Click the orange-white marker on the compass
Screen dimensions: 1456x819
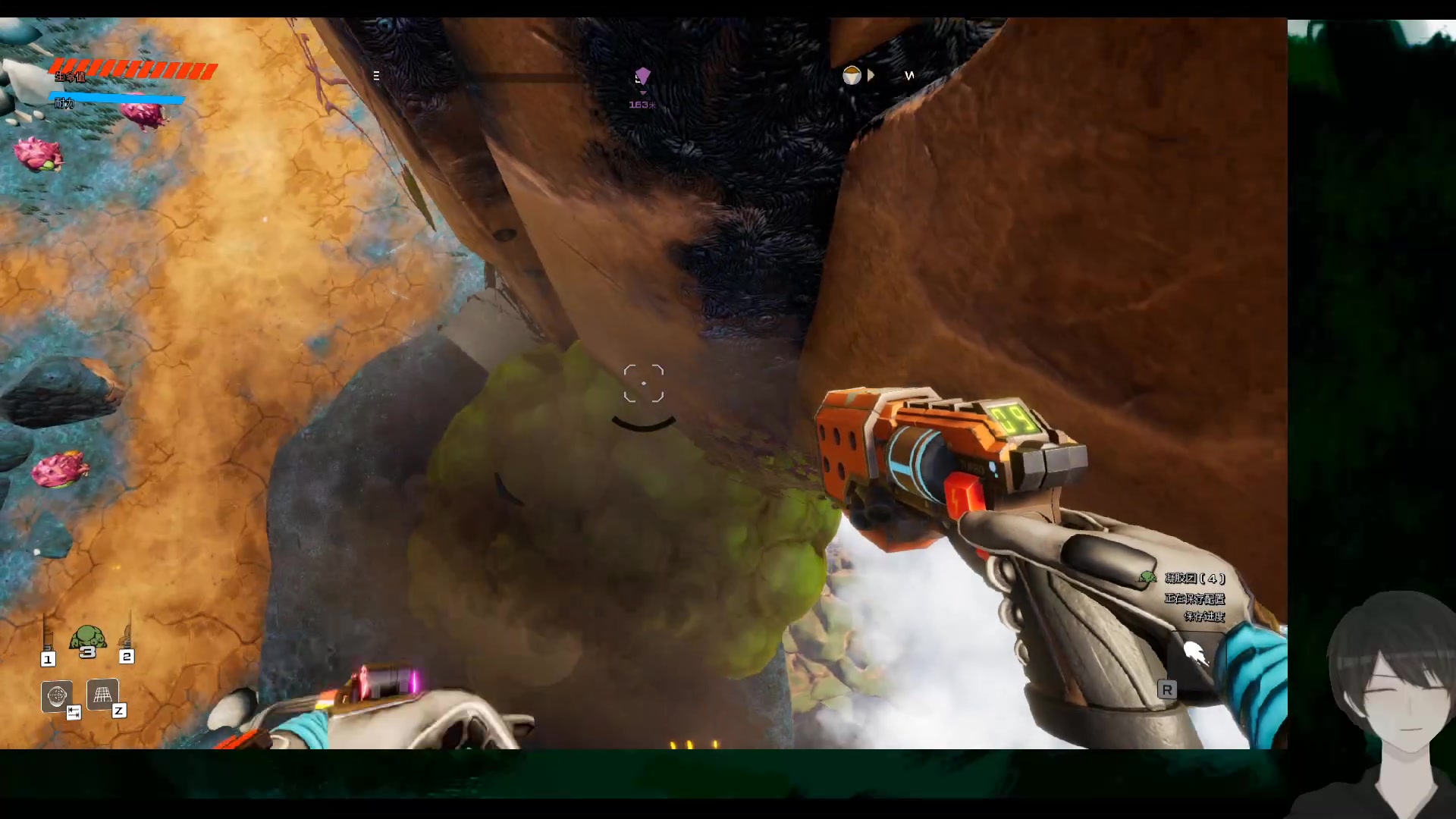(x=852, y=76)
